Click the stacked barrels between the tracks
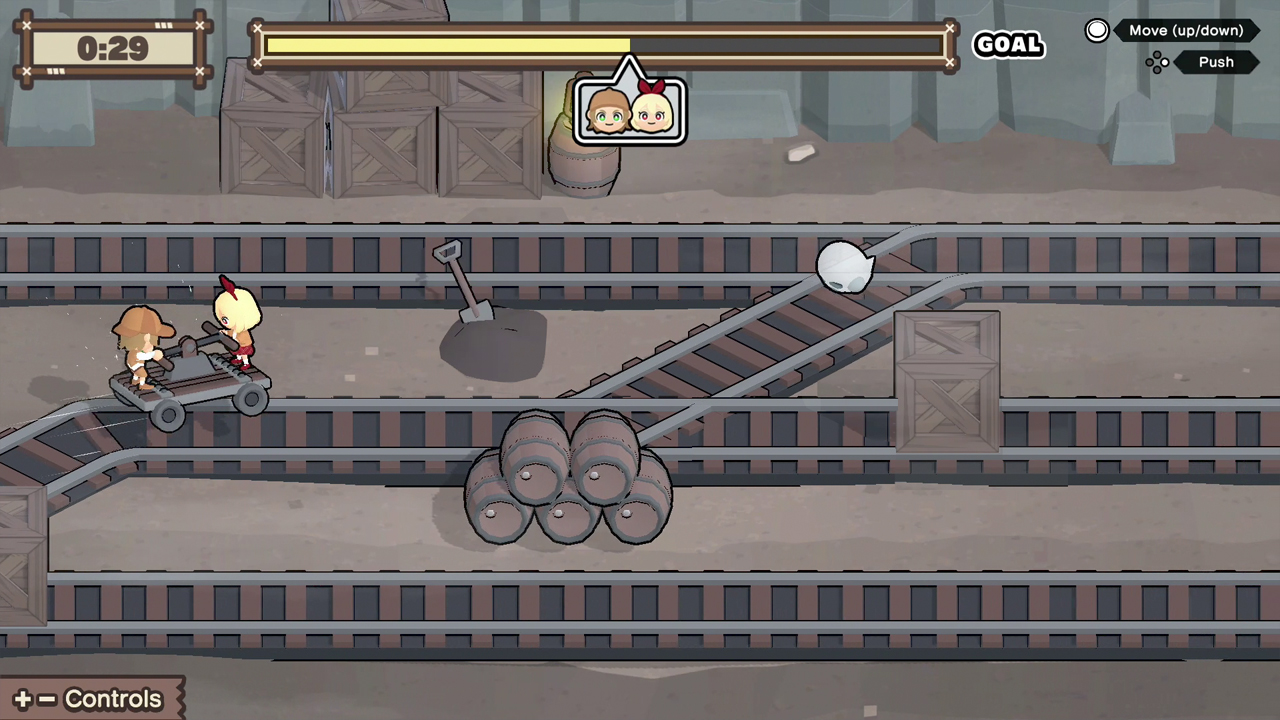This screenshot has height=720, width=1280. click(x=570, y=480)
